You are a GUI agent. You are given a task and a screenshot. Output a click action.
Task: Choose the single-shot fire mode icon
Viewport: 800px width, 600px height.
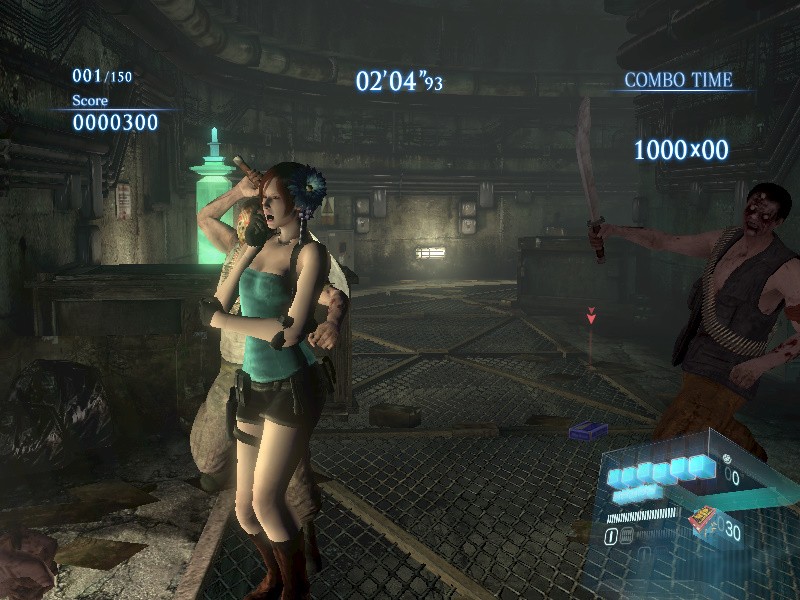[610, 535]
